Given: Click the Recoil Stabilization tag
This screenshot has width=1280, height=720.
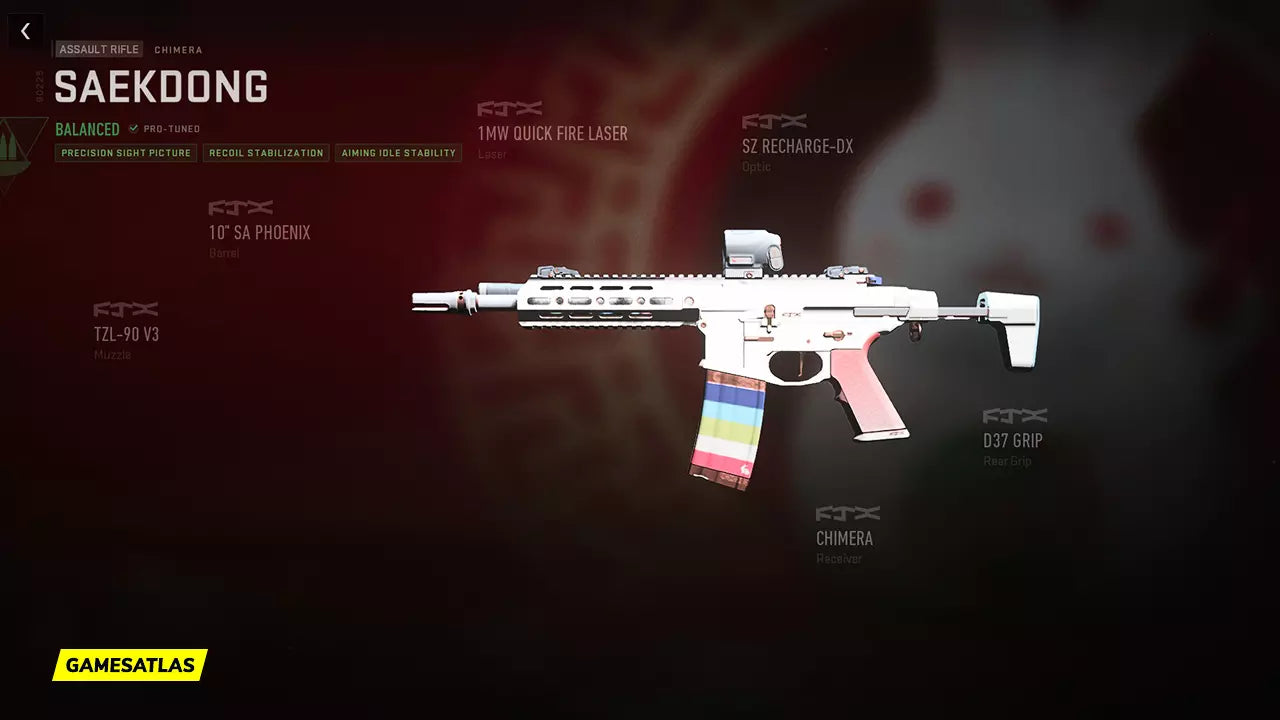Looking at the screenshot, I should click(x=266, y=153).
